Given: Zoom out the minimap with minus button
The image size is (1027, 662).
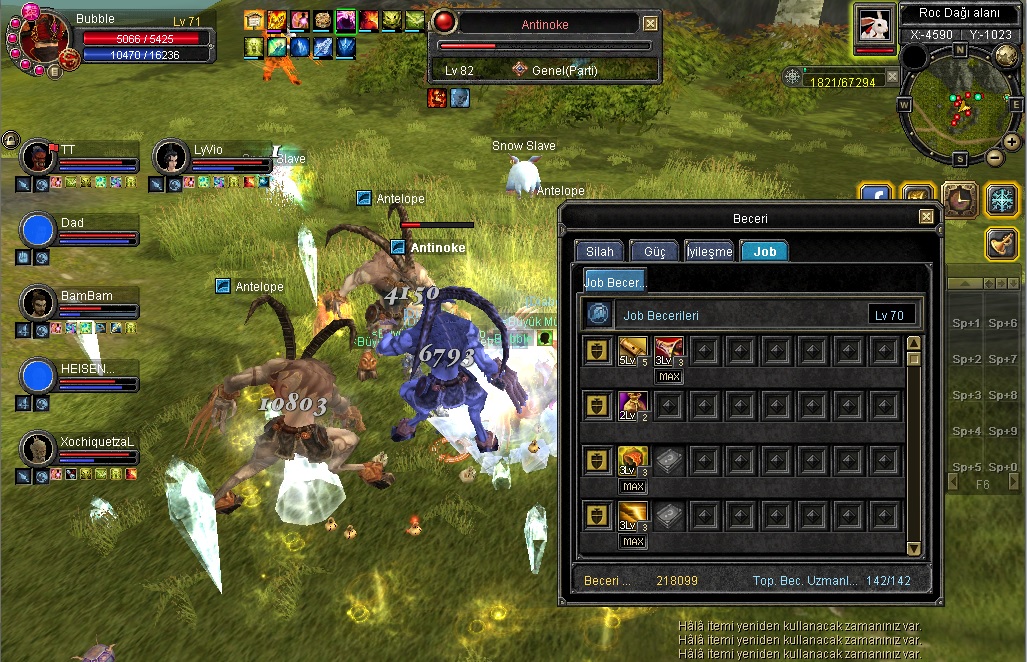Looking at the screenshot, I should [x=994, y=157].
